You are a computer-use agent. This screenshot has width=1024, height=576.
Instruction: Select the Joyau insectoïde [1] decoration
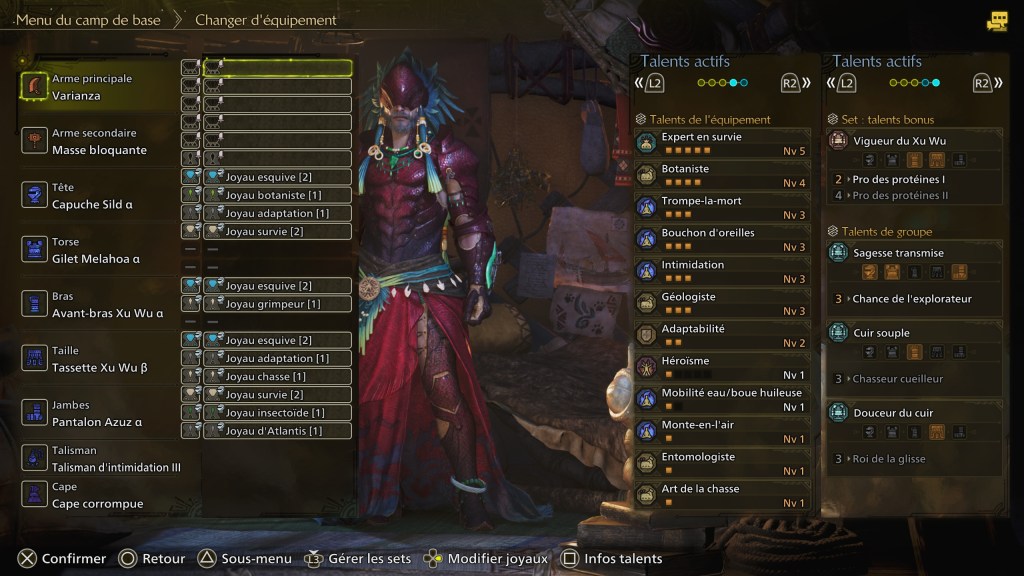tap(277, 412)
